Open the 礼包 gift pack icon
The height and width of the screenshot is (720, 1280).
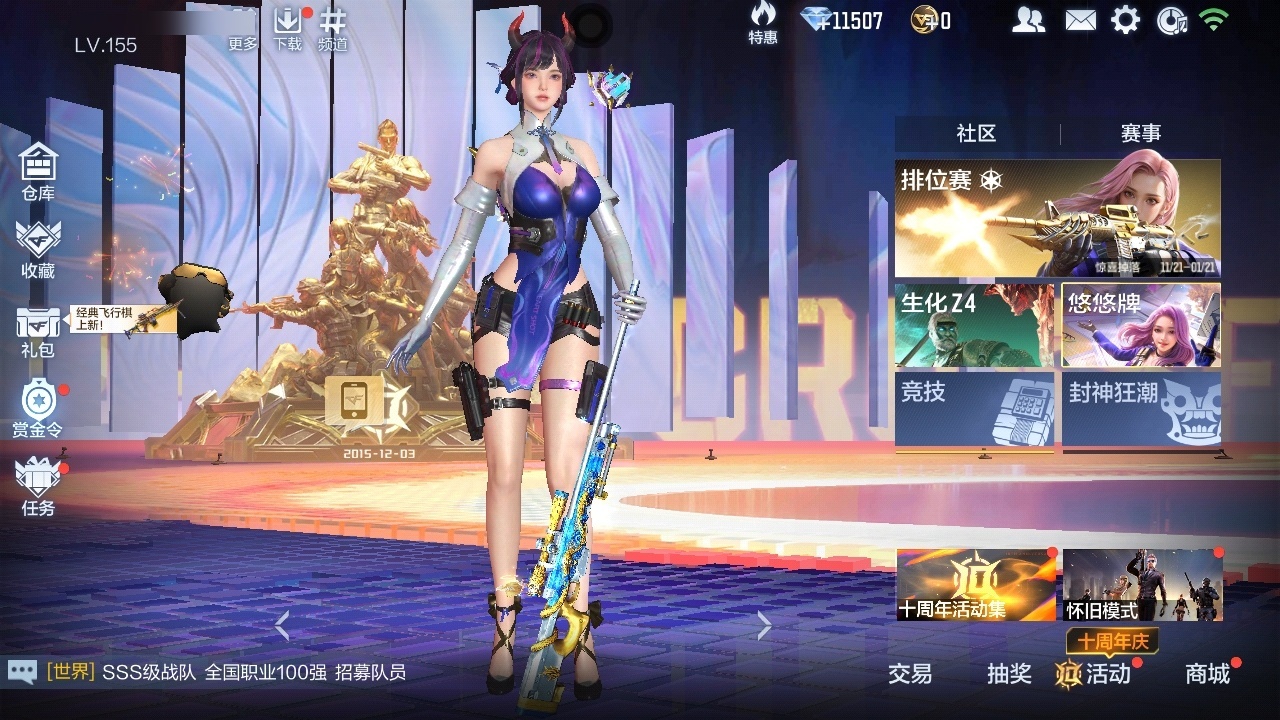38,330
